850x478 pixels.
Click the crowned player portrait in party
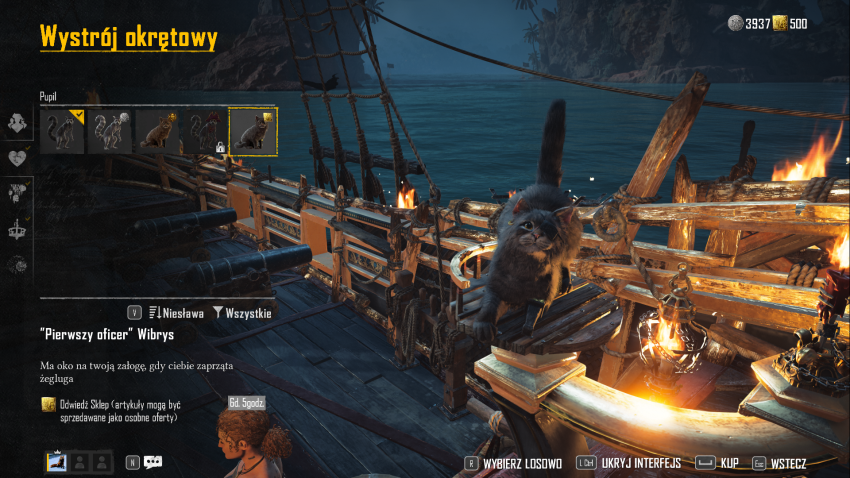(57, 462)
